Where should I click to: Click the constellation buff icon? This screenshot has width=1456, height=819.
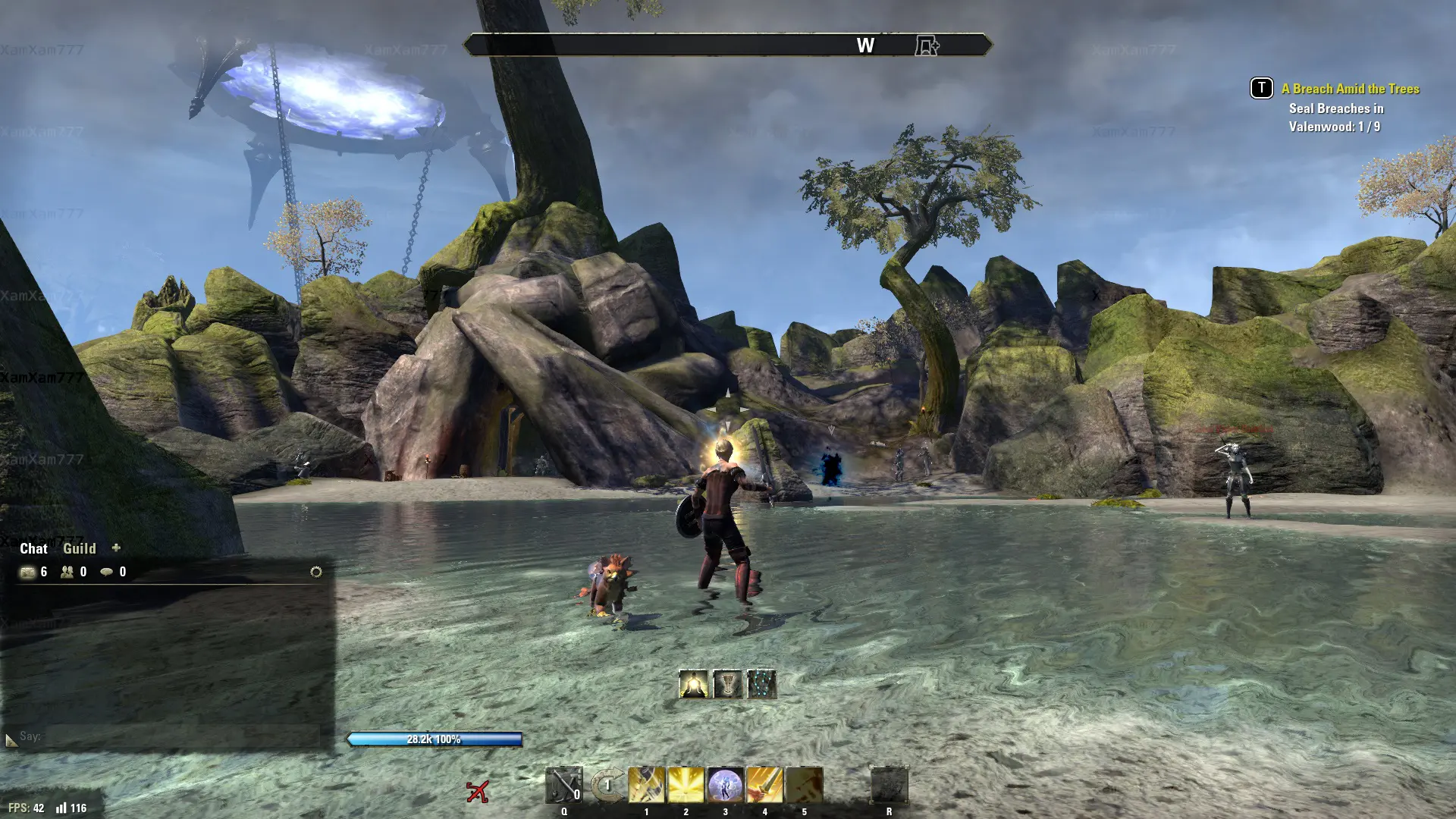pos(761,684)
